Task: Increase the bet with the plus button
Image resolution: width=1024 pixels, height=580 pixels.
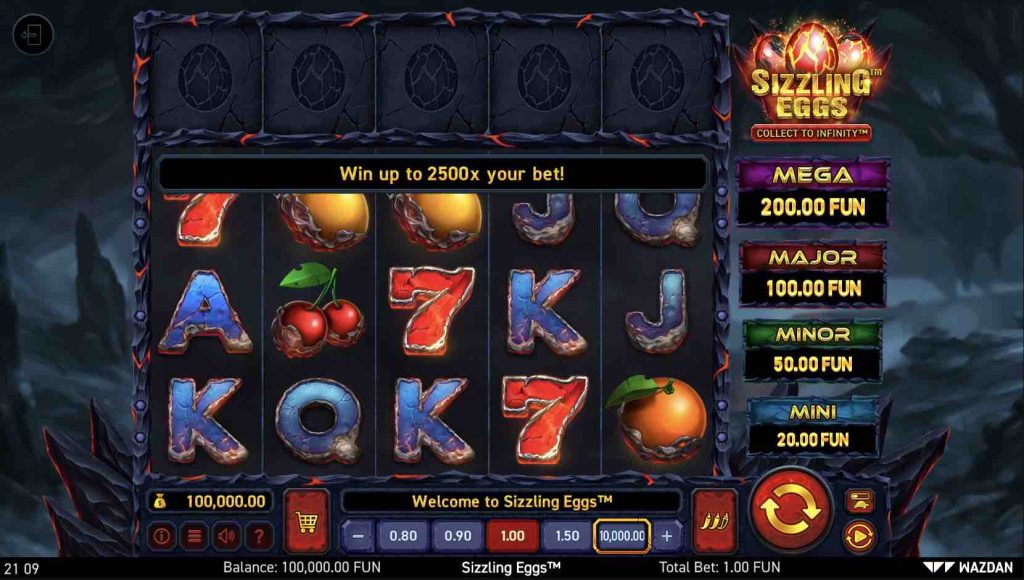Action: (667, 535)
